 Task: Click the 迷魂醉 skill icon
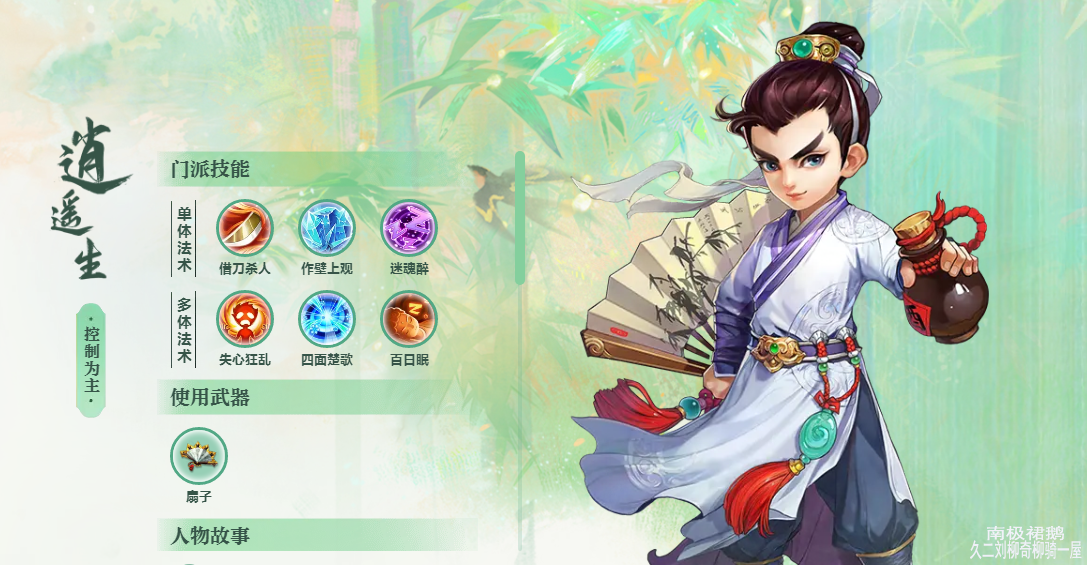coord(409,228)
